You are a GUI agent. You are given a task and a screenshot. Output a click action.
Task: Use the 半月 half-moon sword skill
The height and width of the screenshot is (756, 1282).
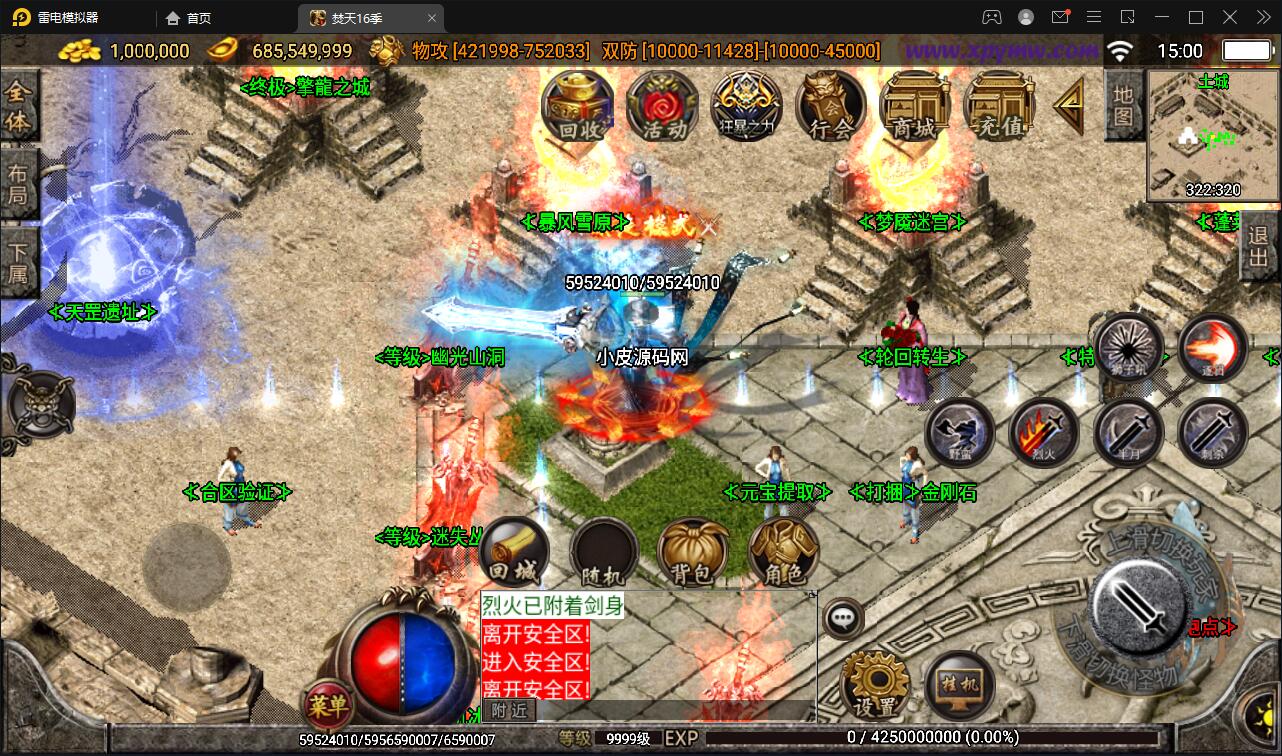point(1128,434)
